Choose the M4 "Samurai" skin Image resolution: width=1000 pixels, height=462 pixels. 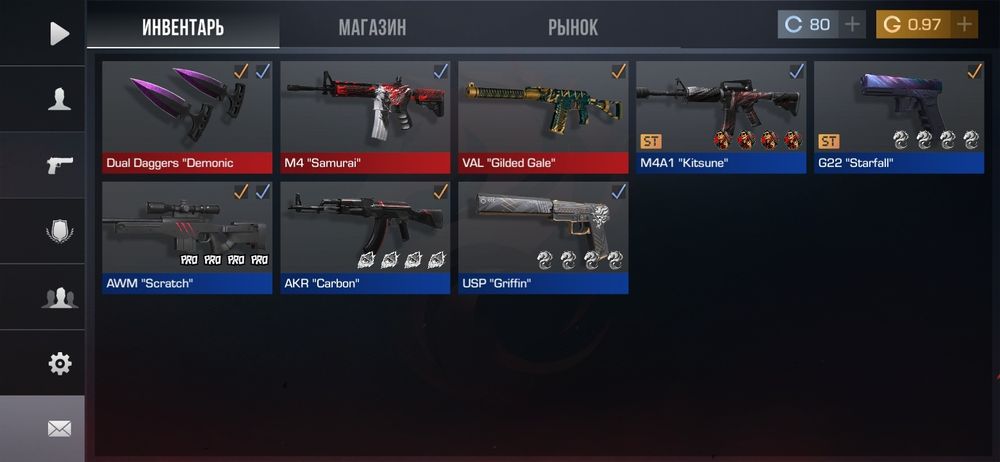point(365,116)
